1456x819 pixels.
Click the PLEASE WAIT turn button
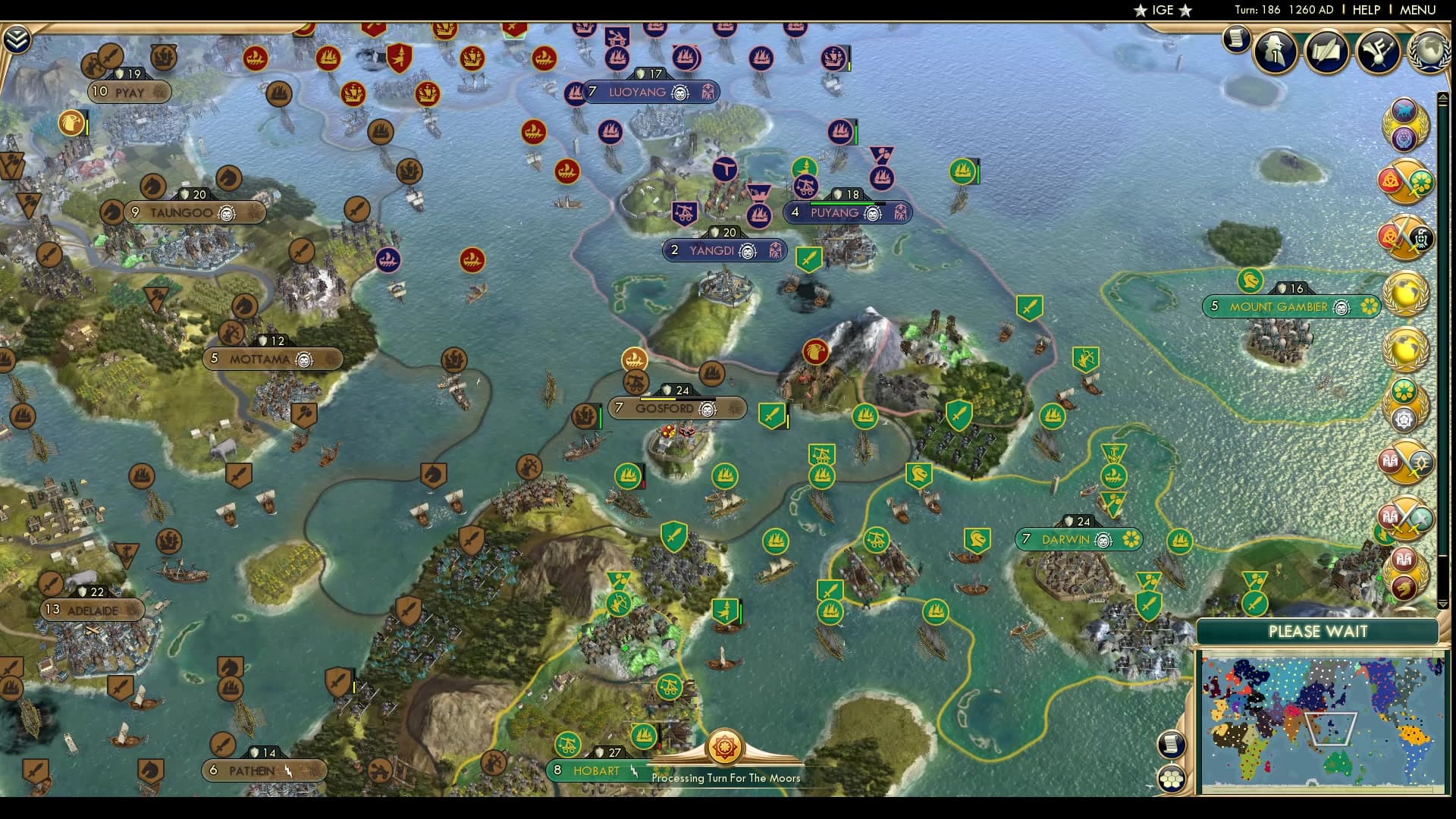coord(1318,632)
